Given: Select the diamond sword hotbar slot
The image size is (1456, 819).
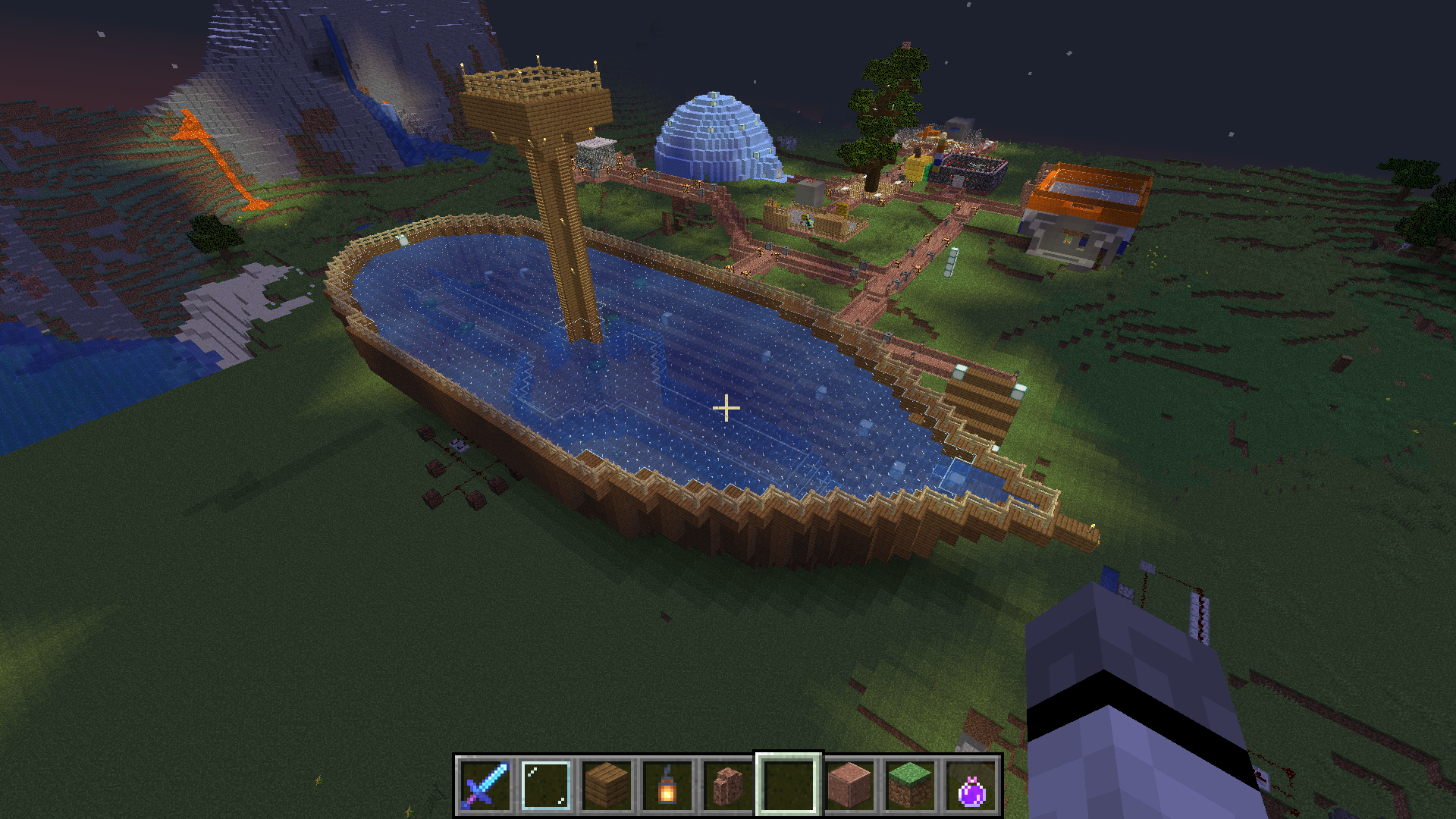Looking at the screenshot, I should coord(485,786).
